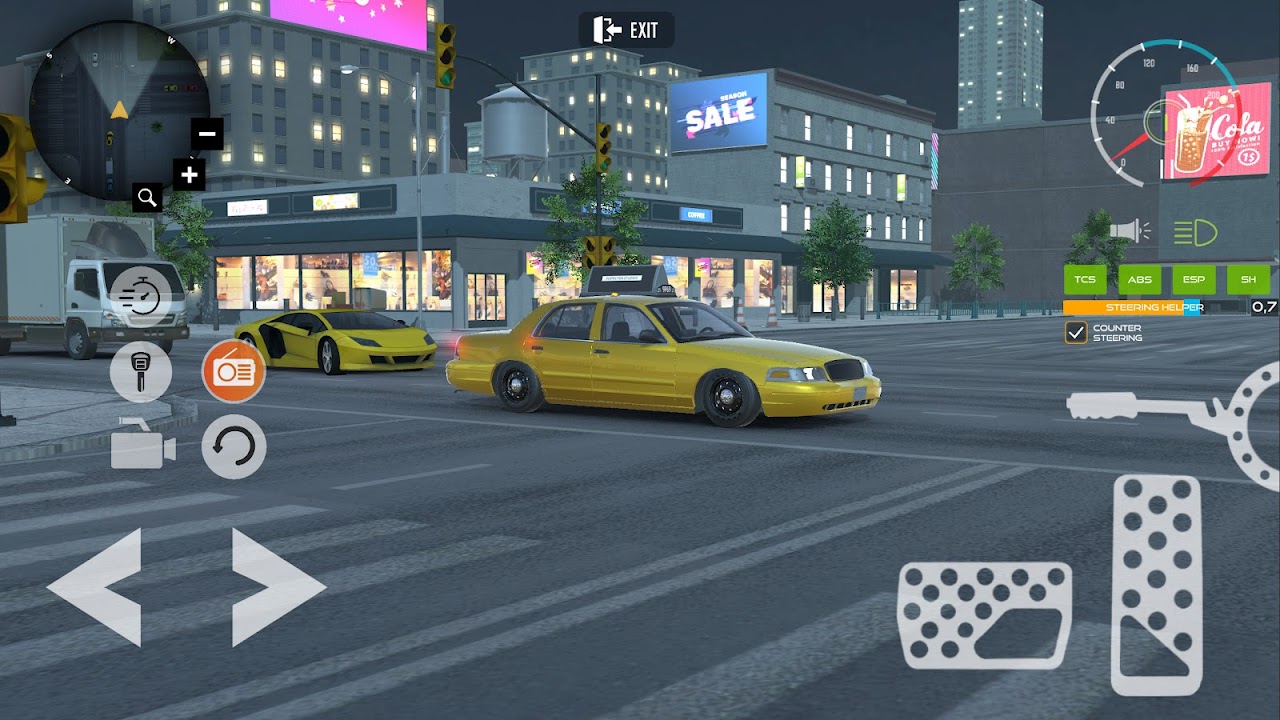The image size is (1280, 720).
Task: Toggle the ABS button
Action: (x=1139, y=280)
